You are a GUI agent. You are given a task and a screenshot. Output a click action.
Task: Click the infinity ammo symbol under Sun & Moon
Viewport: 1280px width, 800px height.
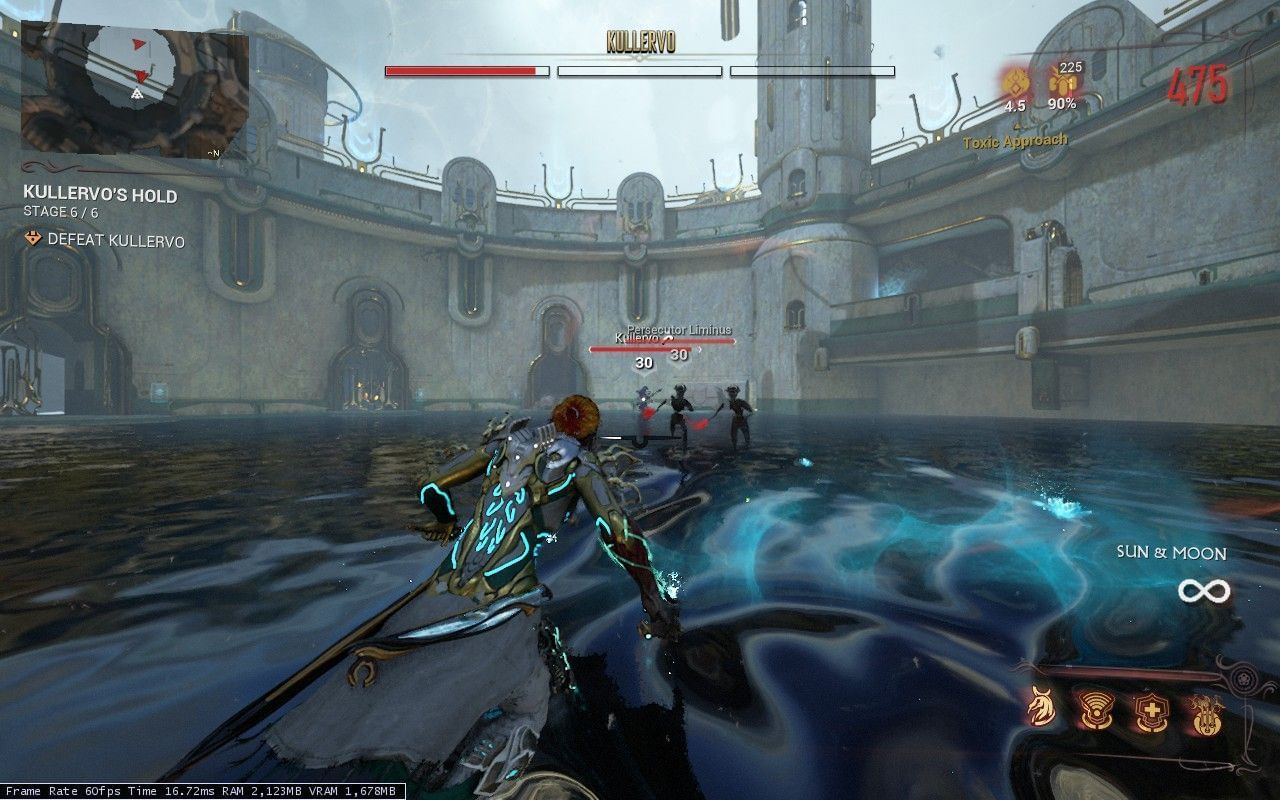pos(1207,592)
